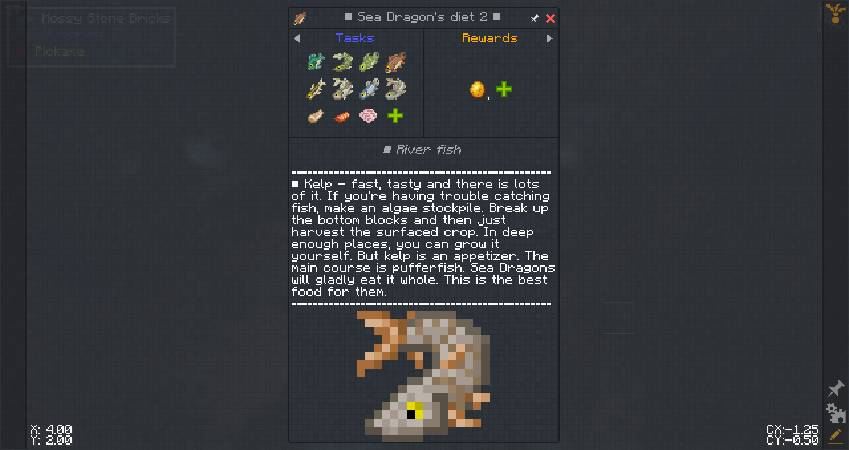This screenshot has width=849, height=450.
Task: Open the gear settings in the side panel
Action: [836, 413]
